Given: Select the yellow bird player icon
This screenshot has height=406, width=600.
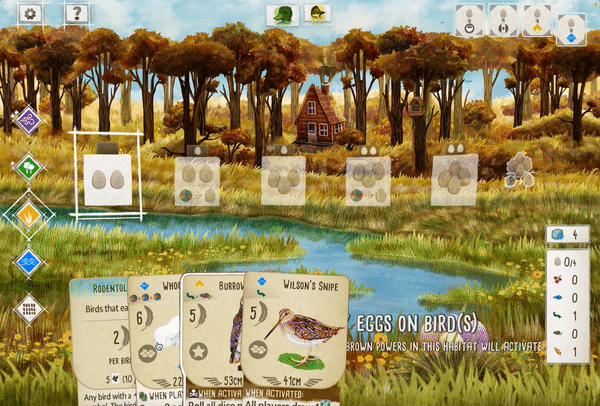Looking at the screenshot, I should point(317,15).
